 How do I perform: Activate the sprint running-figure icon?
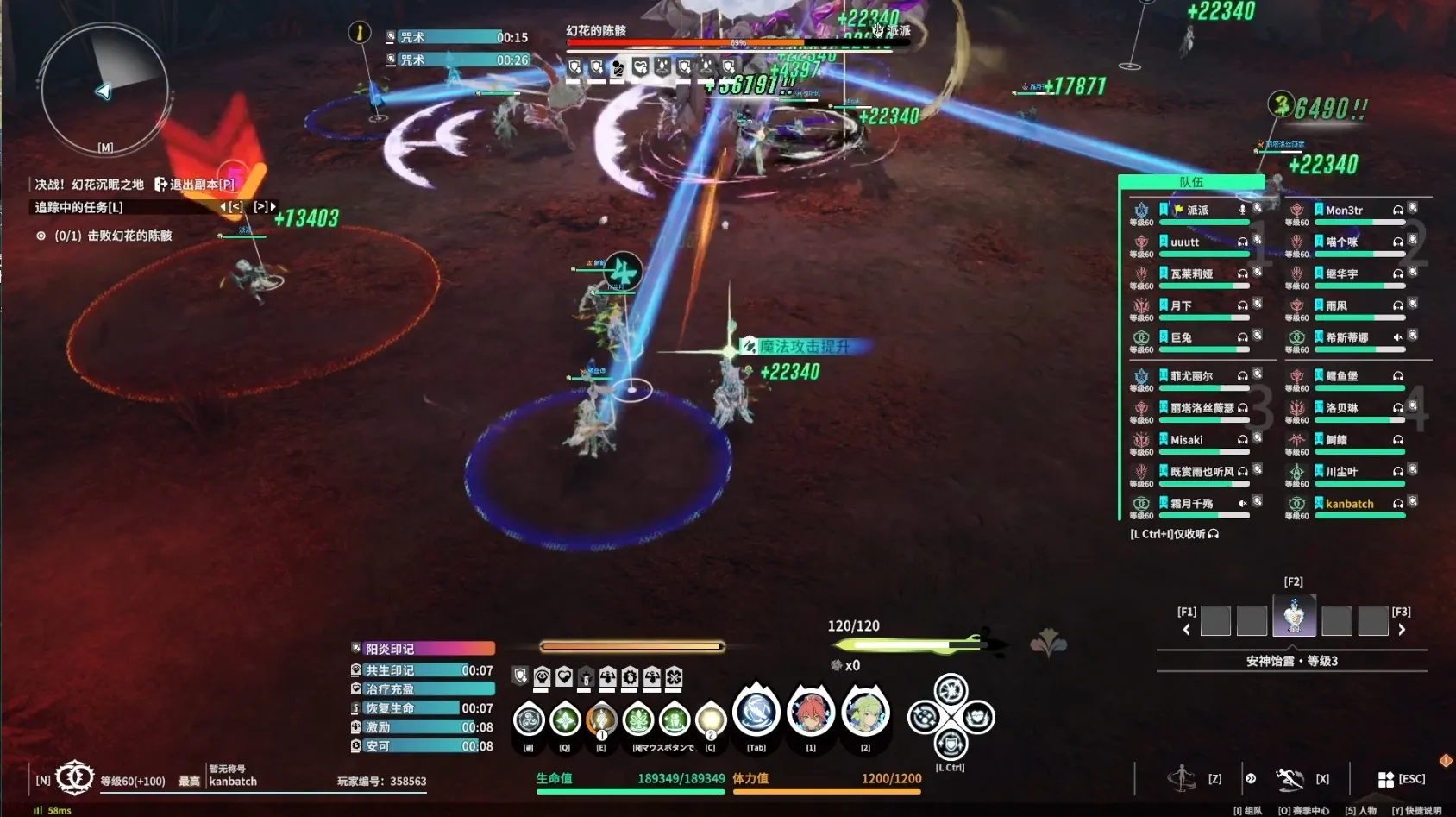tap(1181, 778)
